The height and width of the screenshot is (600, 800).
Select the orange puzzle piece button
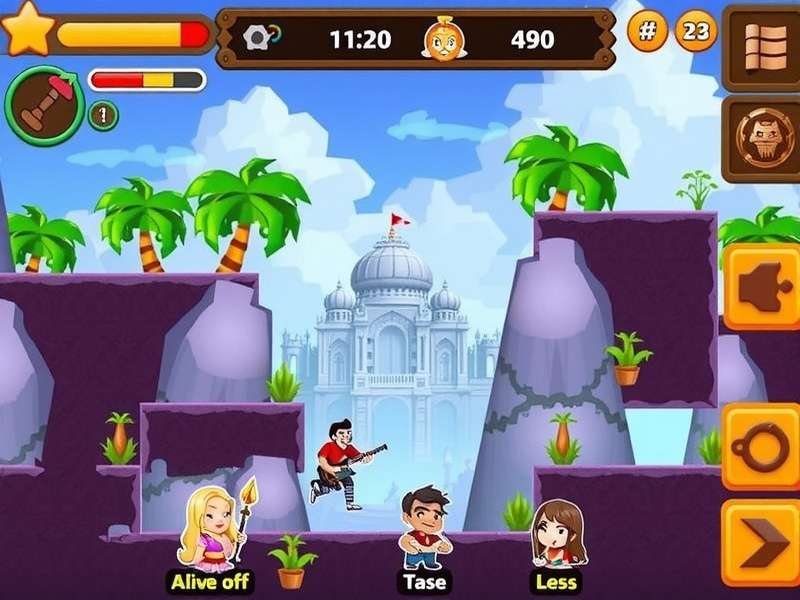pos(763,287)
